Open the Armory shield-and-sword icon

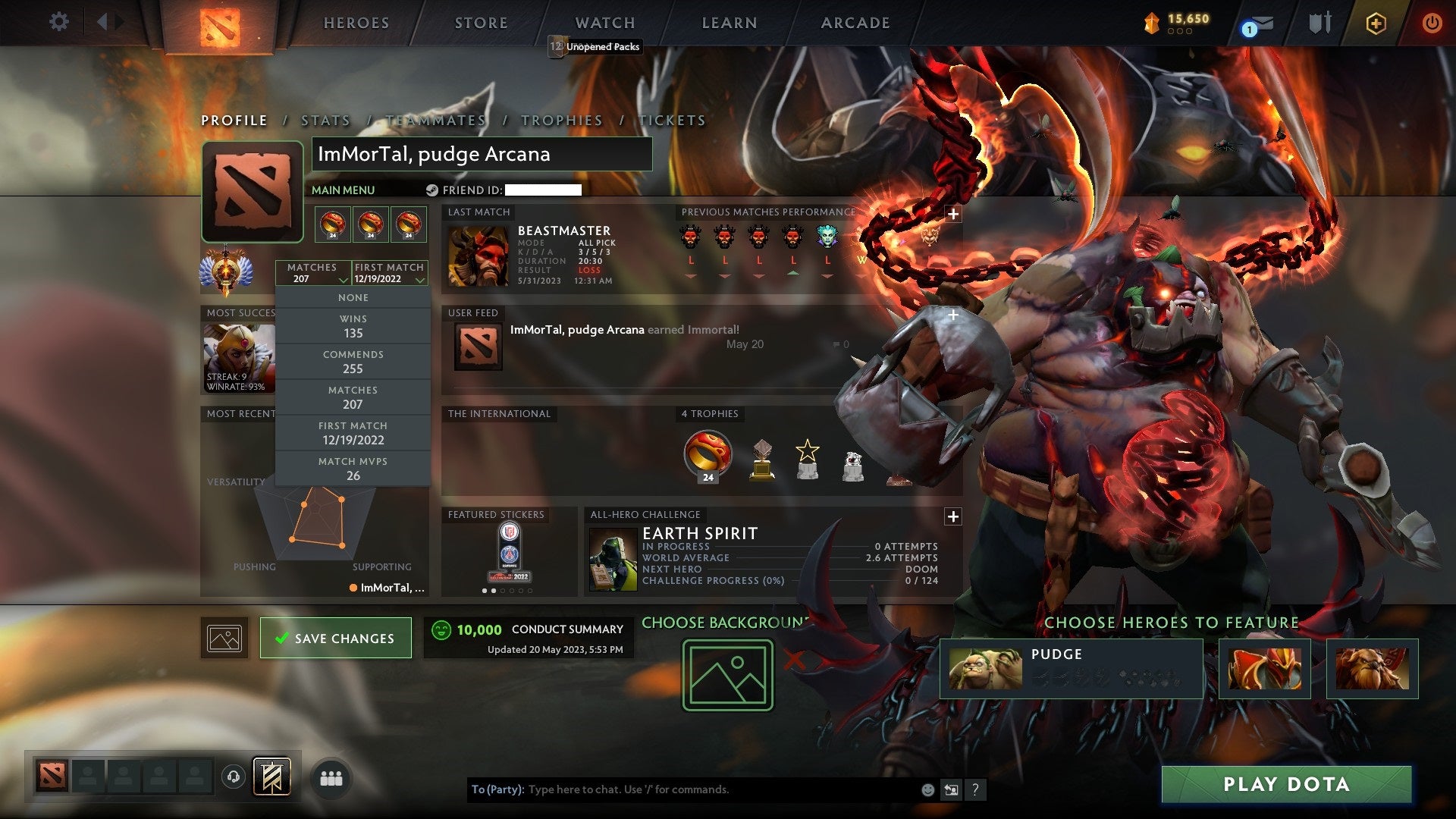(x=1320, y=23)
